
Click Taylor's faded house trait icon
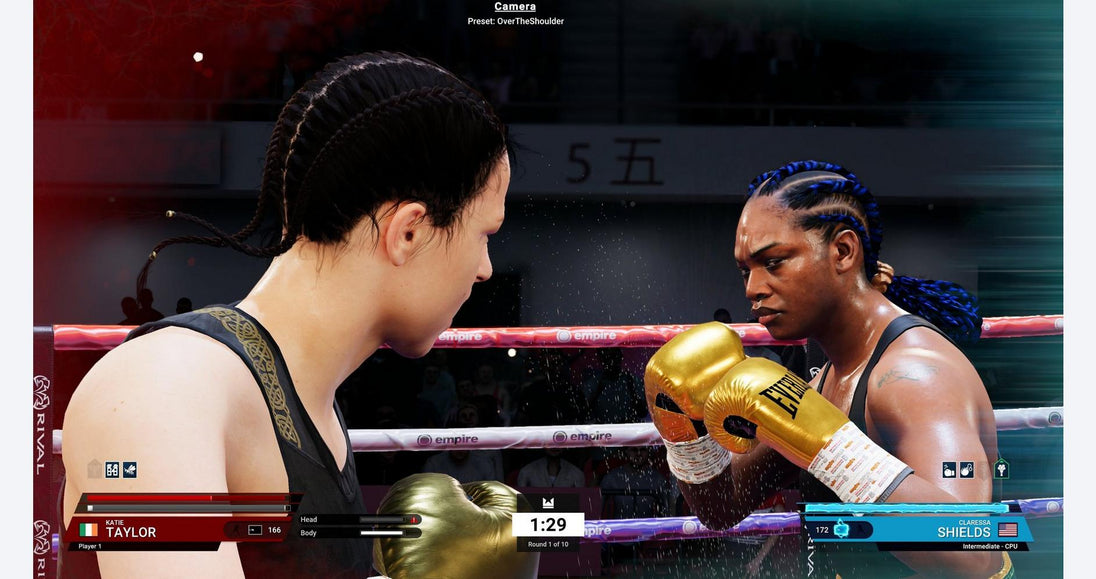[x=94, y=469]
